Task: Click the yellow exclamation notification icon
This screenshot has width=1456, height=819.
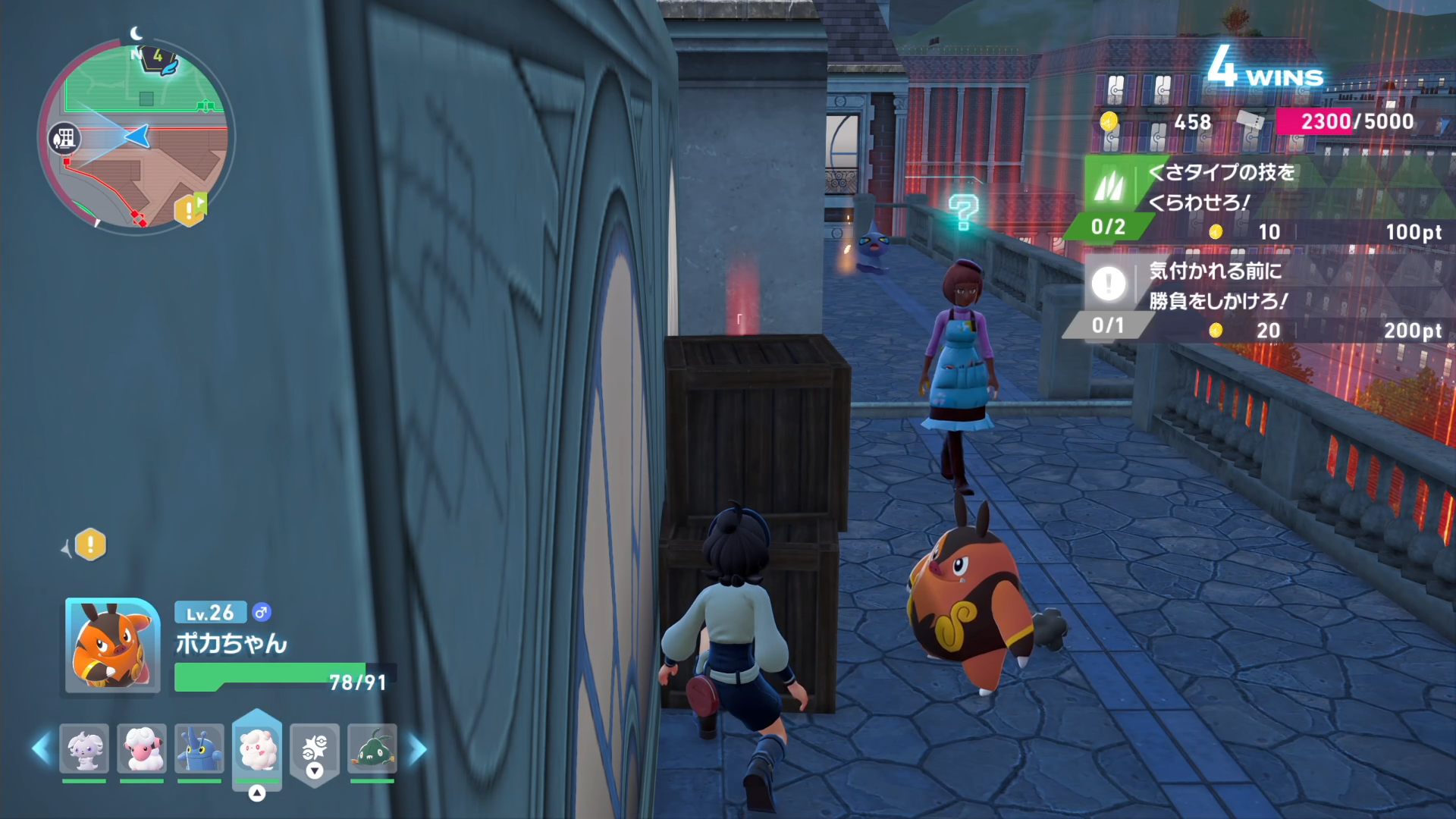Action: pos(90,544)
